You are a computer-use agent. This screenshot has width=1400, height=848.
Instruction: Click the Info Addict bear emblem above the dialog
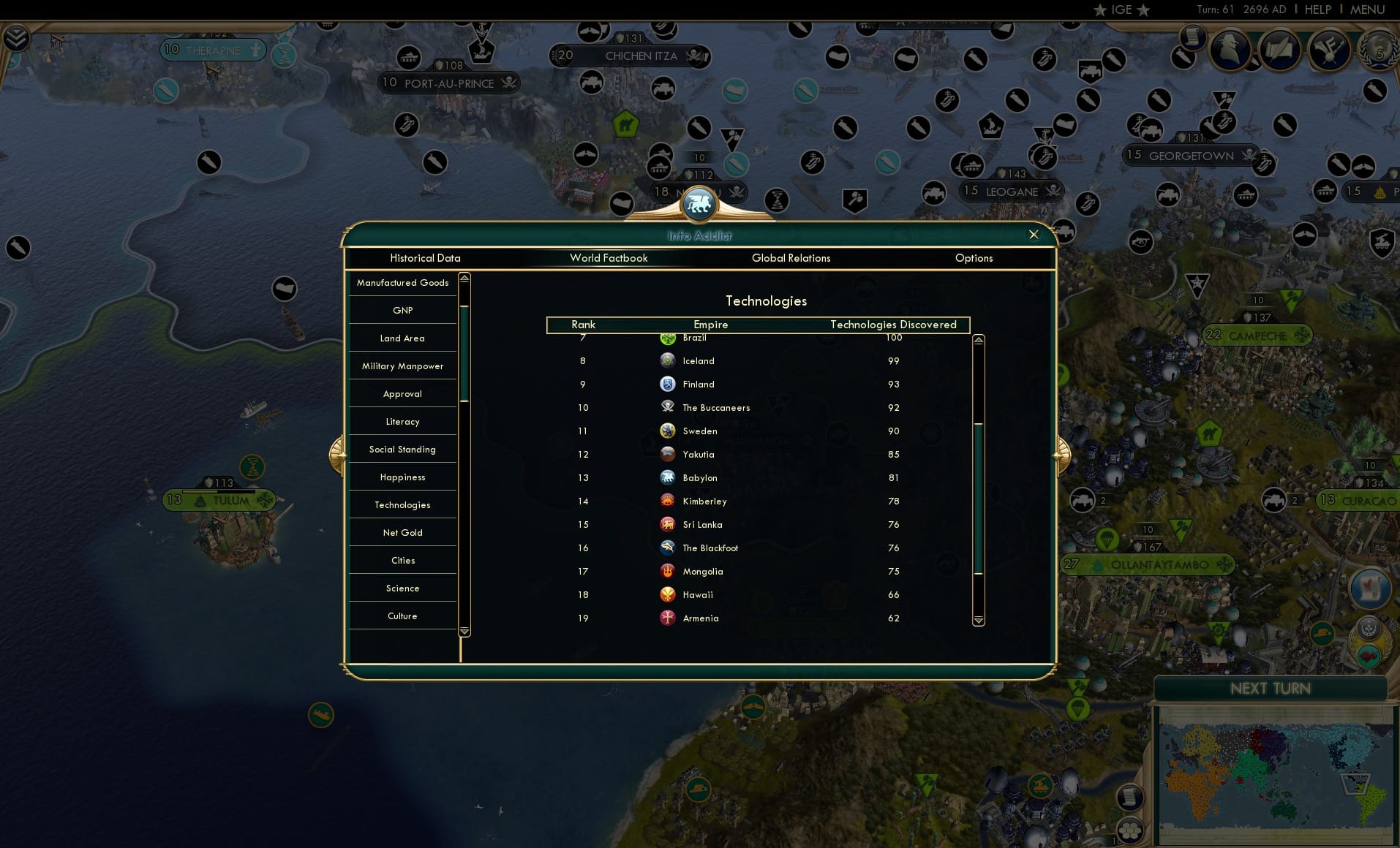(x=699, y=205)
